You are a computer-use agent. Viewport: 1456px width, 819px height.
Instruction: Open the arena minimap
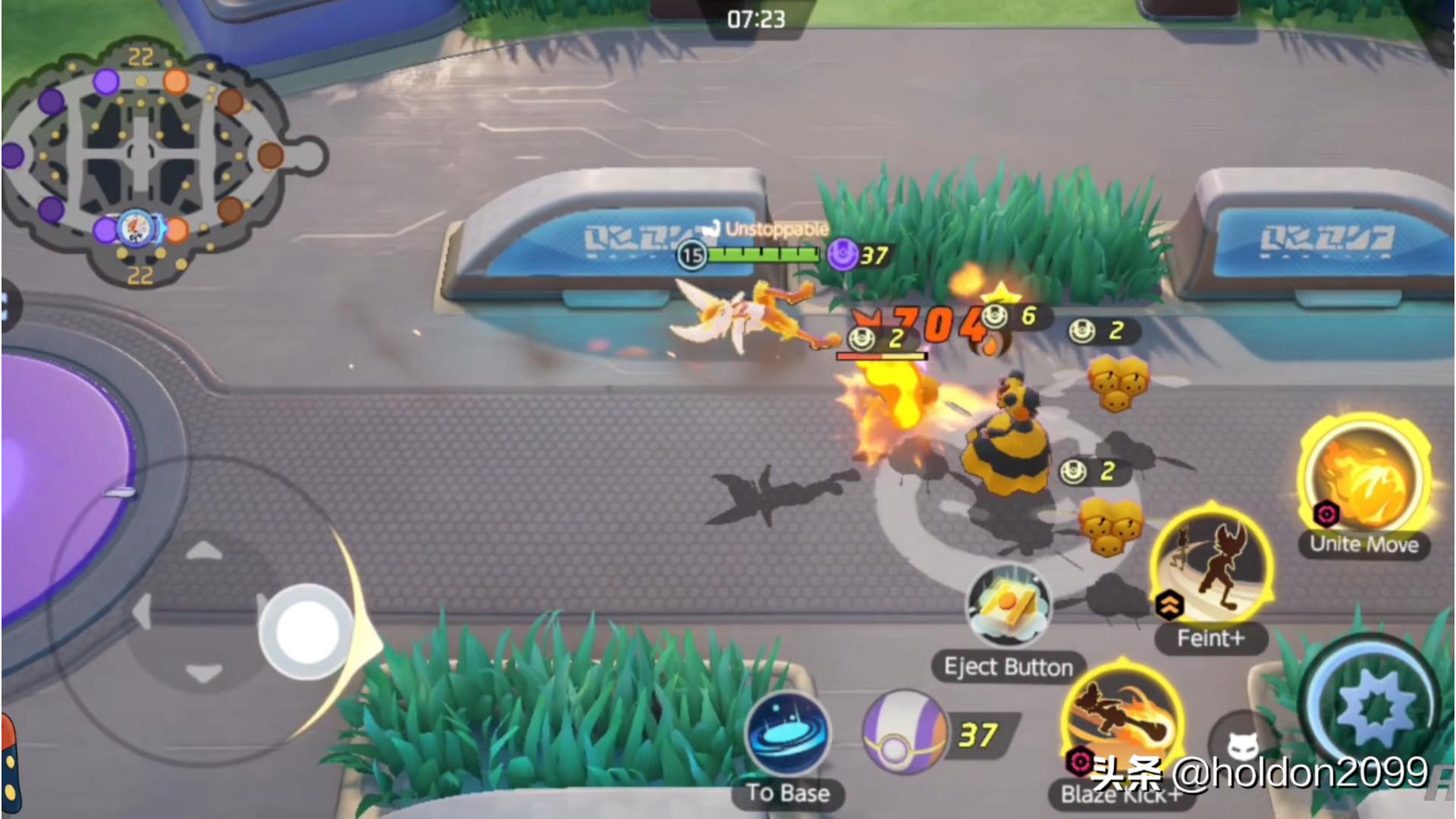(144, 163)
